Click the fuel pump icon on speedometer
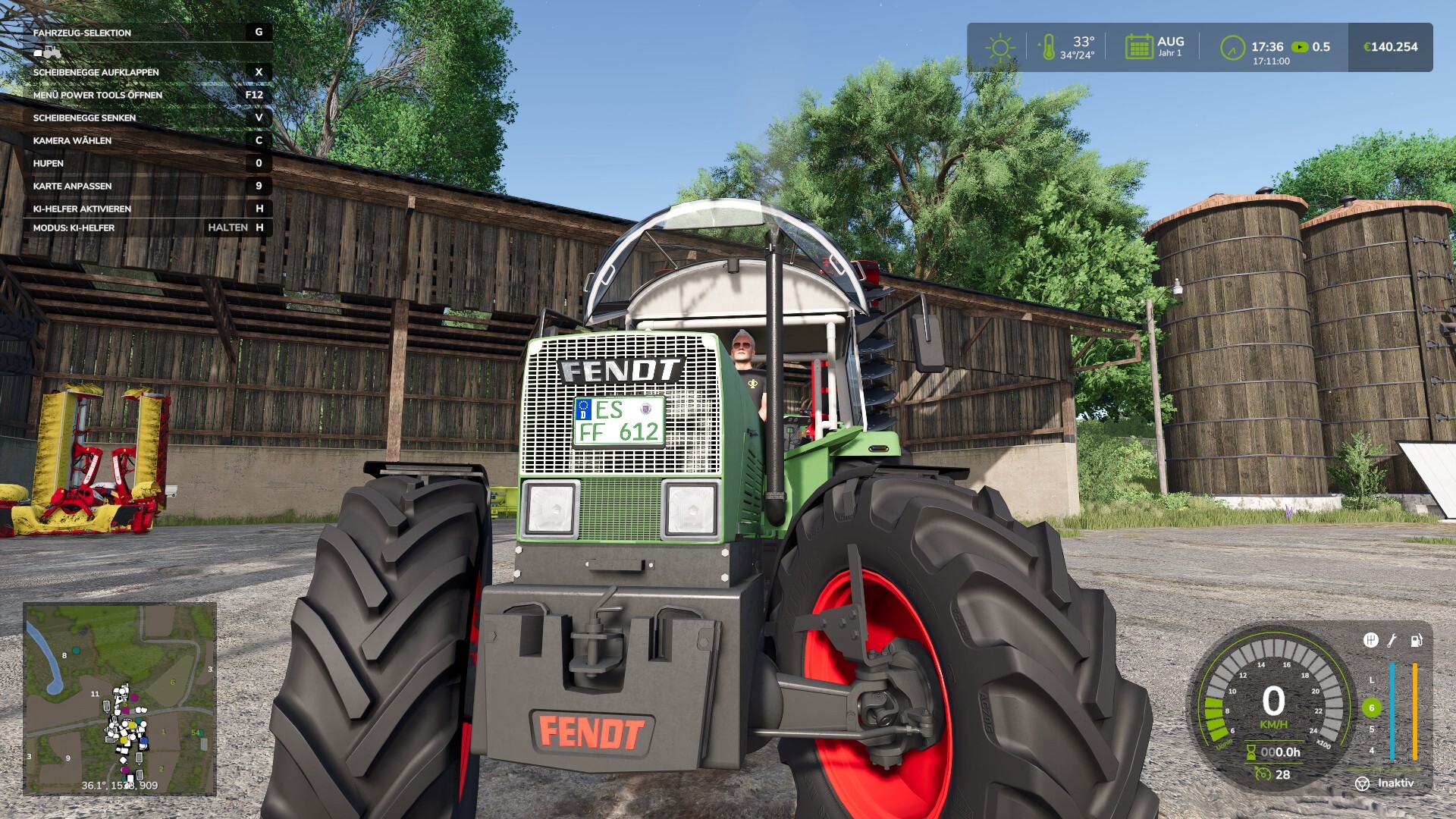1456x819 pixels. coord(1416,641)
